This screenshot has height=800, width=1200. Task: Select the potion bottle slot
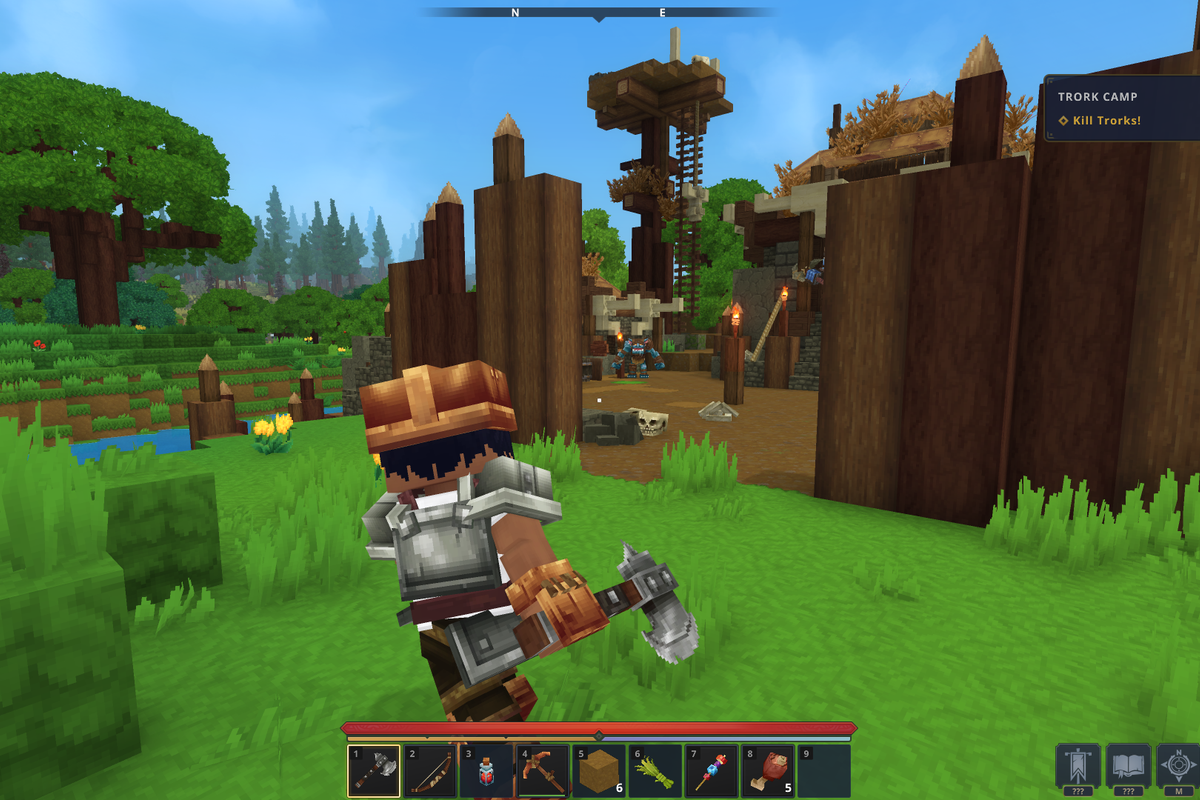(x=486, y=771)
